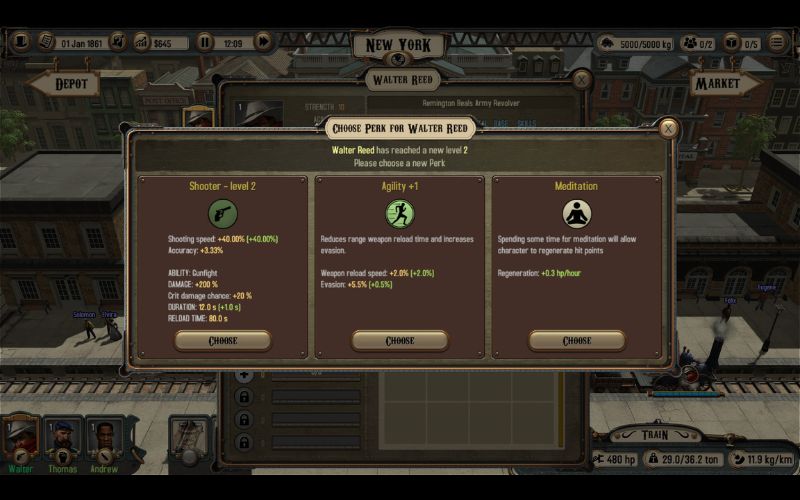Select the Agility running figure icon
This screenshot has width=800, height=500.
399,214
